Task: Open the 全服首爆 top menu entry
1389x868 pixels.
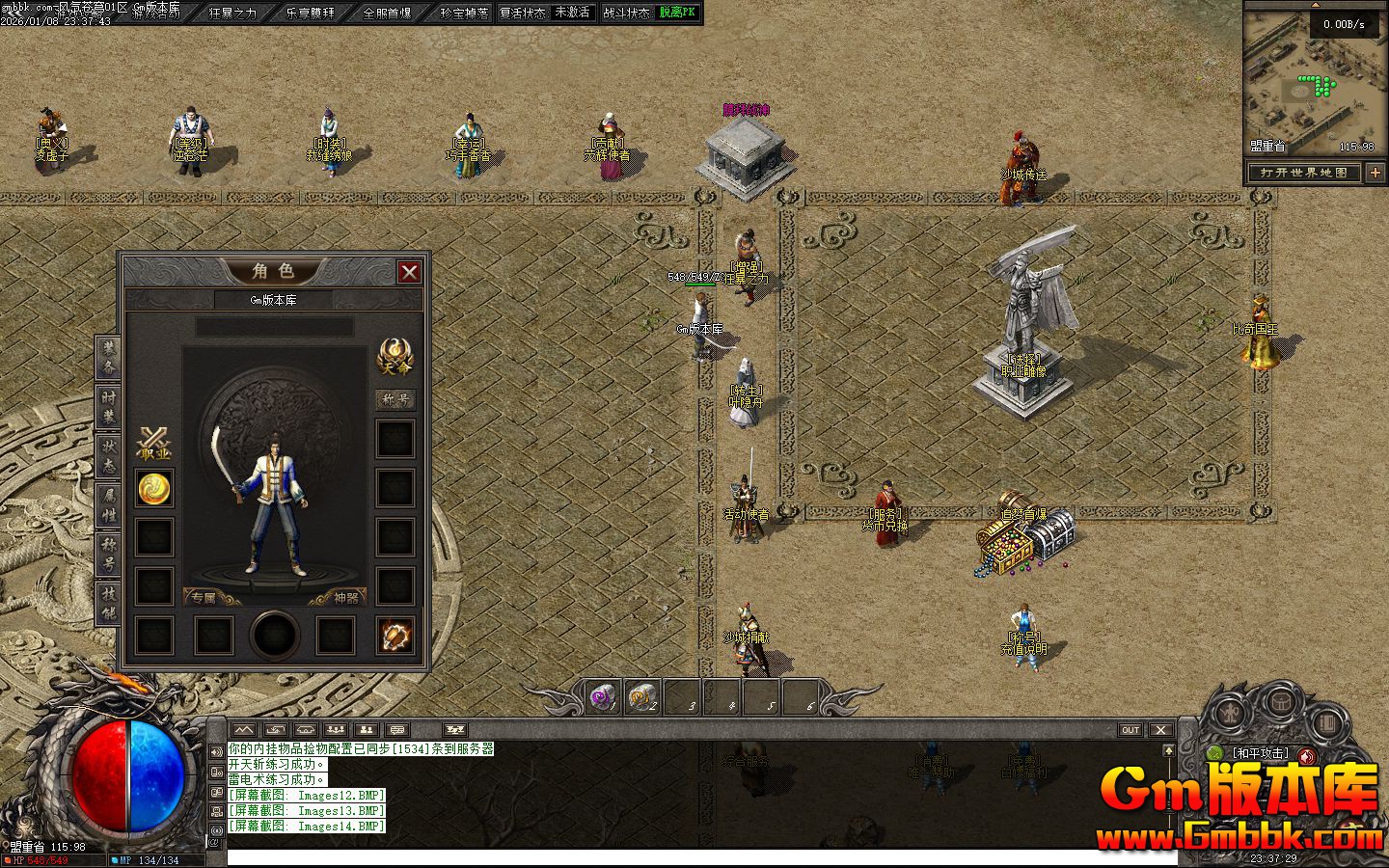Action: 387,14
